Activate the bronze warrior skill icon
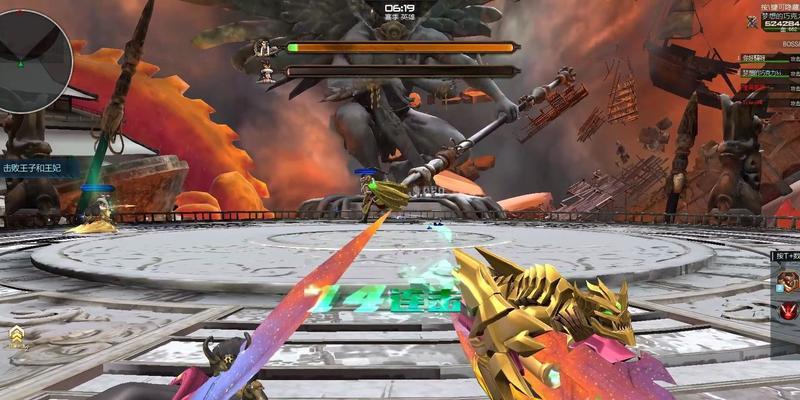The height and width of the screenshot is (400, 800). coord(788,283)
